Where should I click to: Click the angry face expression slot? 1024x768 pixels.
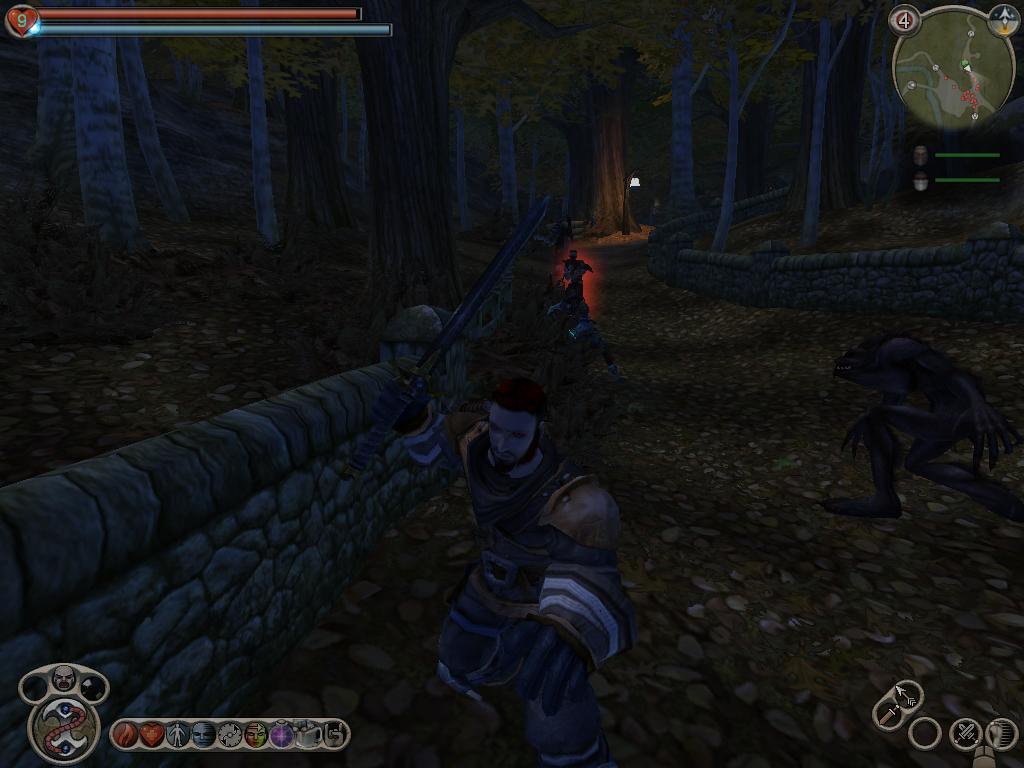point(63,679)
